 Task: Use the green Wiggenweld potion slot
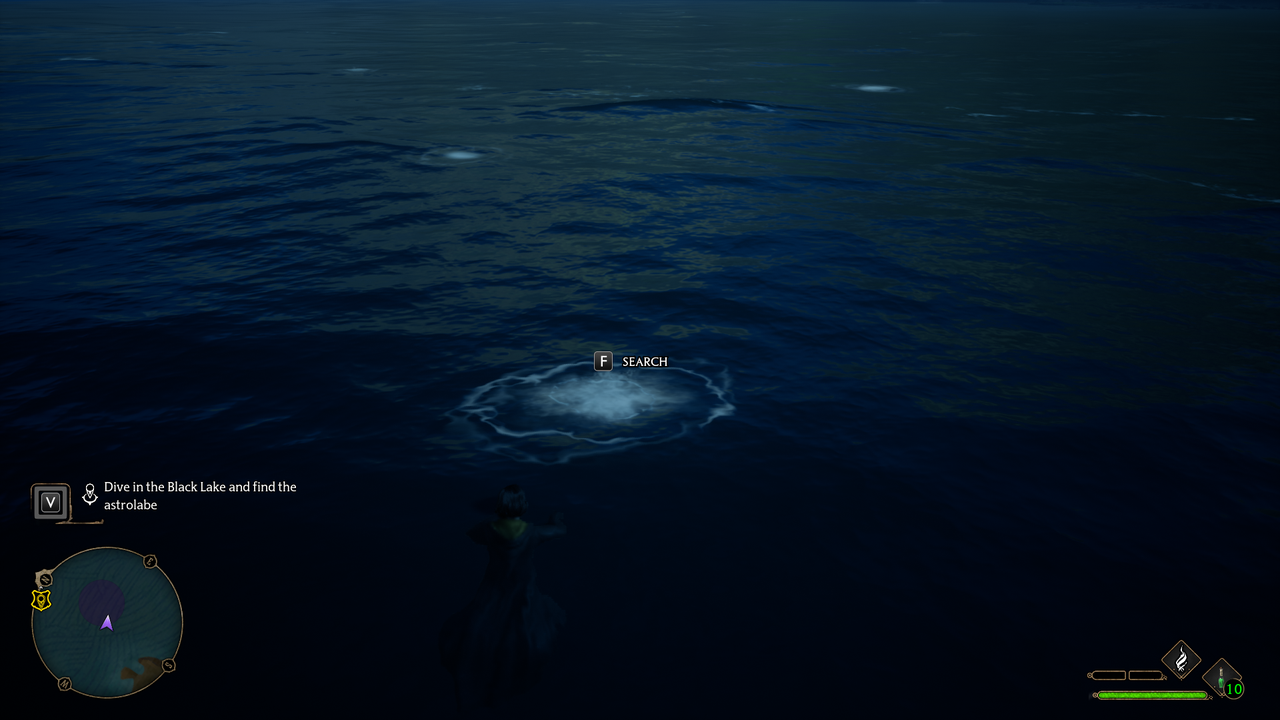(x=1222, y=680)
